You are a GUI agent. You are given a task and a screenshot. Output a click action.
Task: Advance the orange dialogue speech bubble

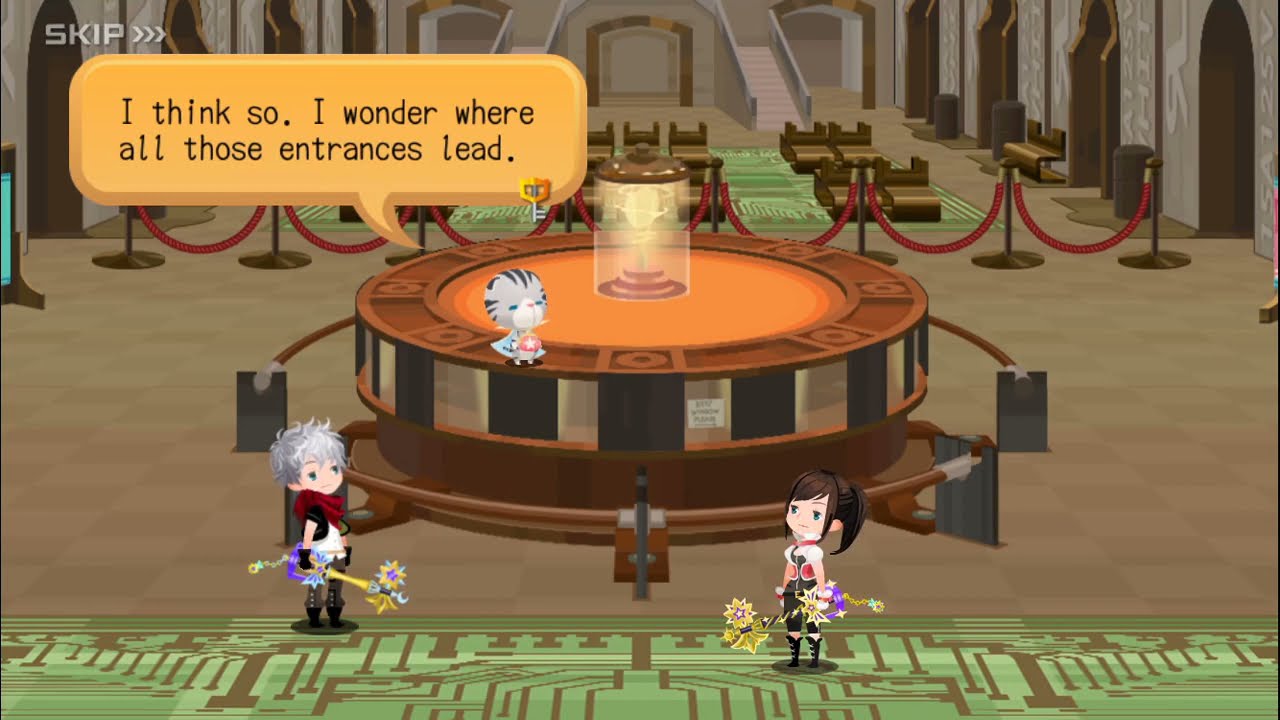(x=327, y=130)
